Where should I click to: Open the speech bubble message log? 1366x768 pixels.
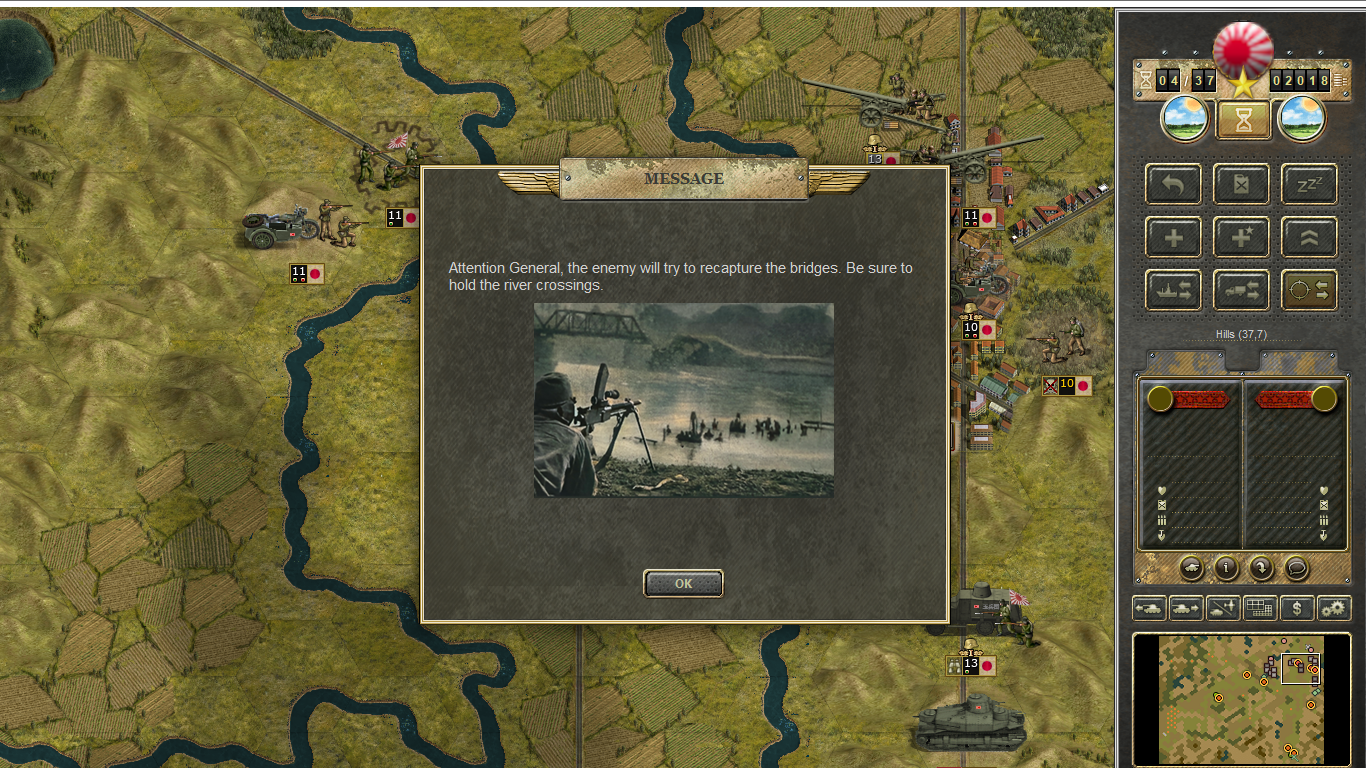click(x=1296, y=568)
